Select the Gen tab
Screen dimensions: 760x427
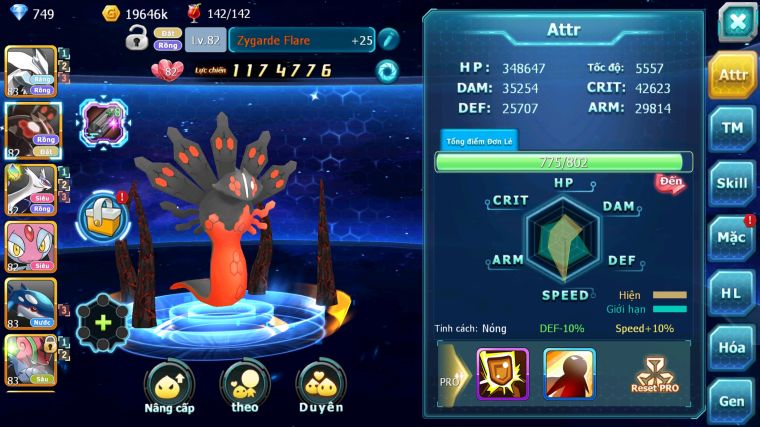click(x=733, y=399)
